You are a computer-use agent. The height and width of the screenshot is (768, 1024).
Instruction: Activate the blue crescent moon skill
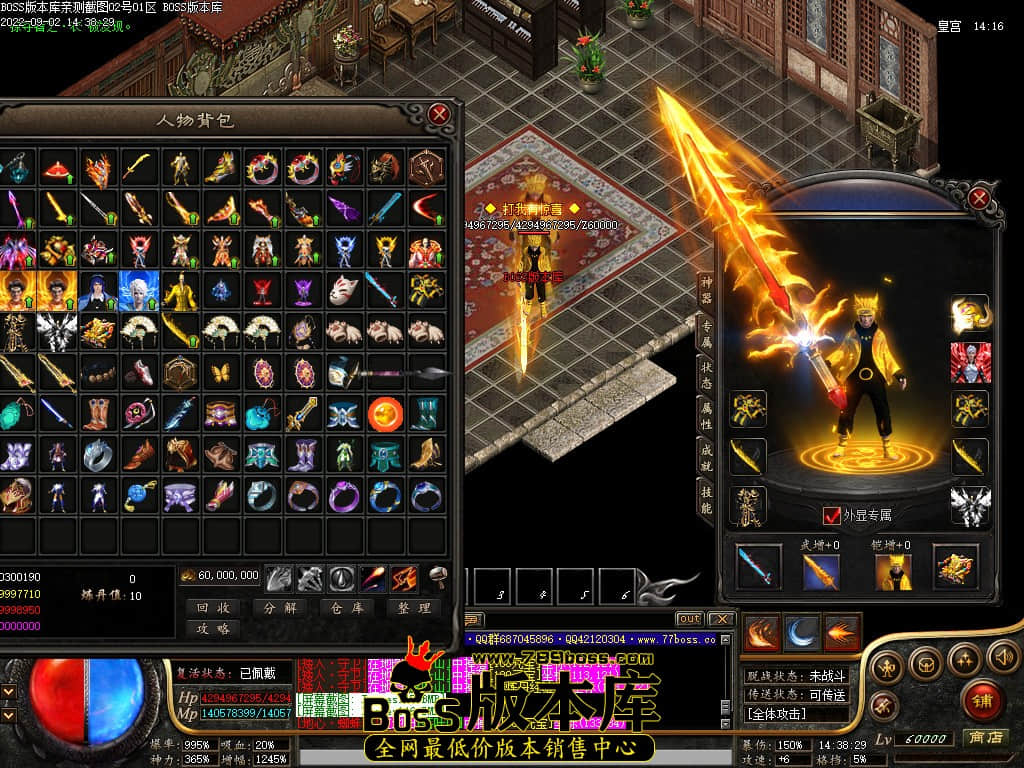pos(802,632)
